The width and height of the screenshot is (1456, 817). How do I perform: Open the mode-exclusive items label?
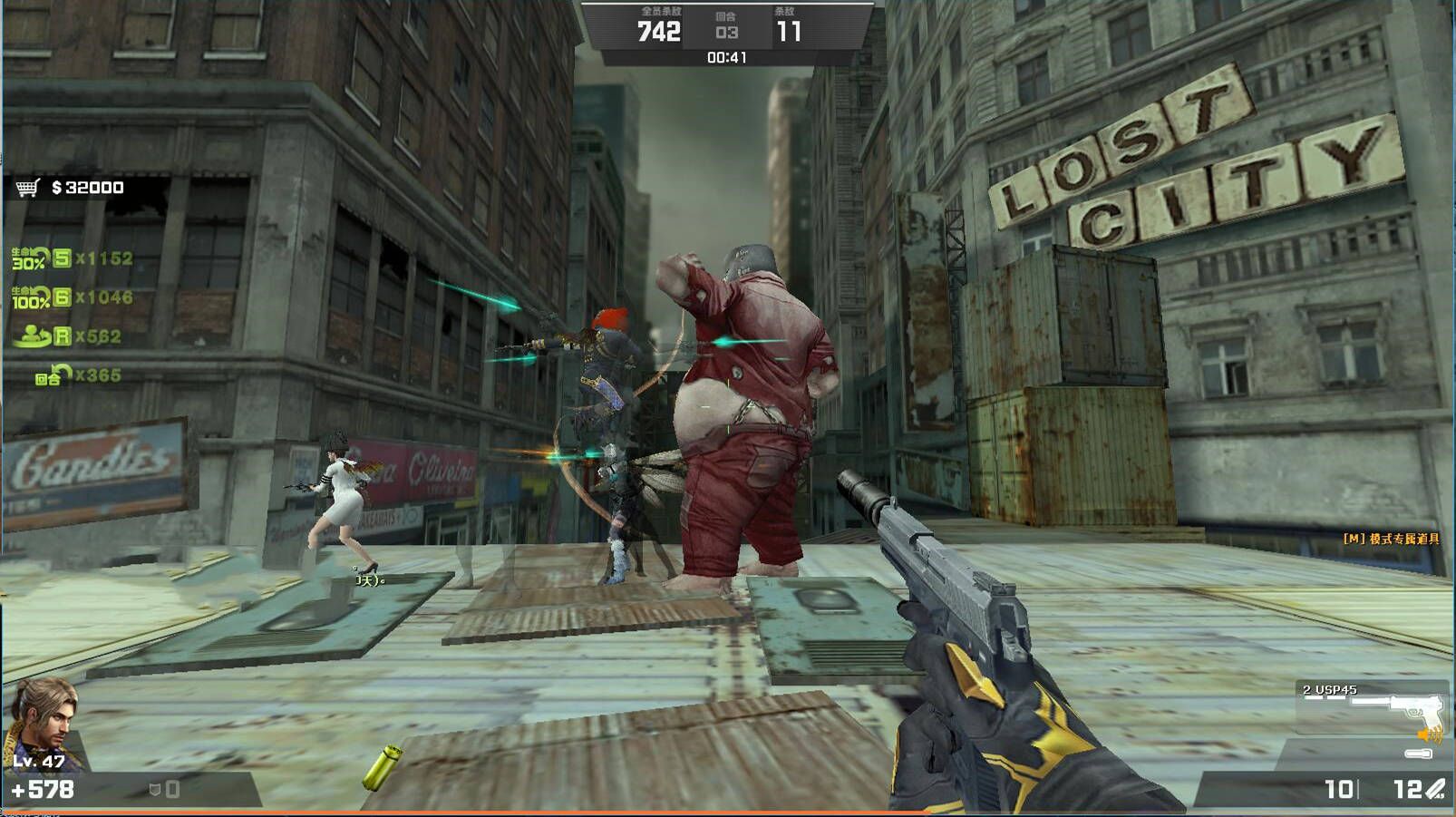(1391, 539)
